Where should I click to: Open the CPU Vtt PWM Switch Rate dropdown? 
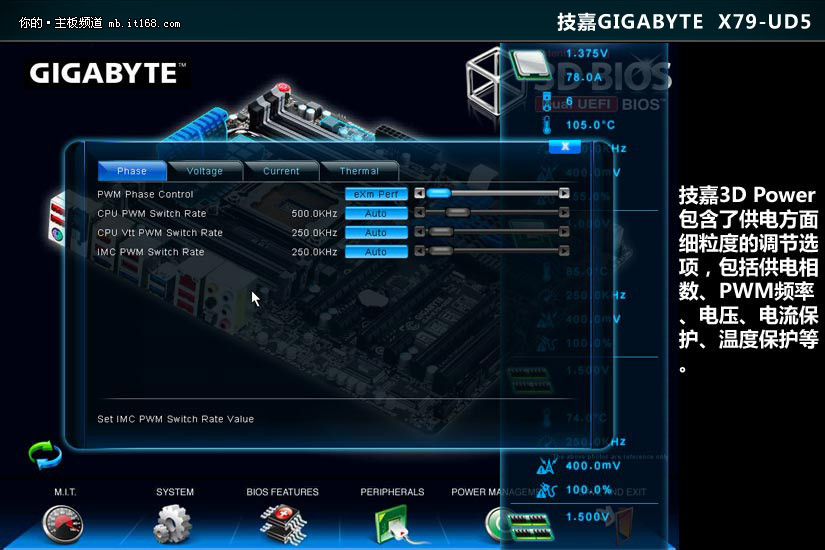[x=376, y=232]
